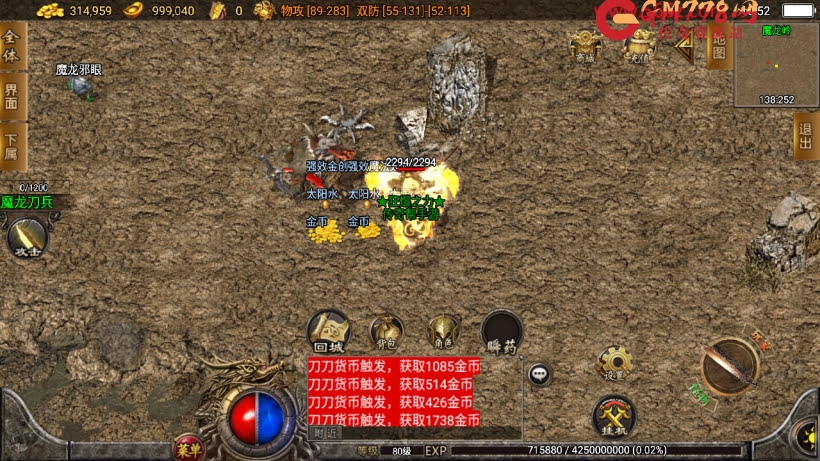
Task: Toggle 挂机 auto-battle
Action: click(x=613, y=415)
